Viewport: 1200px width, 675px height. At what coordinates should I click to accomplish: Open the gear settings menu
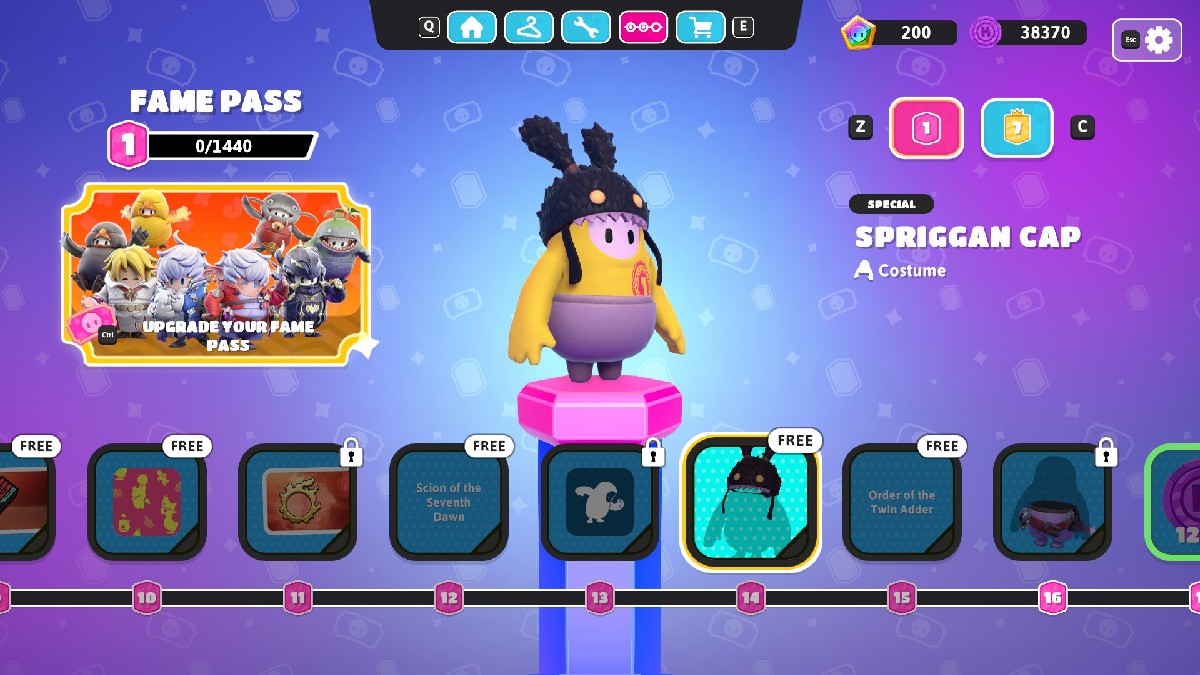tap(1147, 40)
